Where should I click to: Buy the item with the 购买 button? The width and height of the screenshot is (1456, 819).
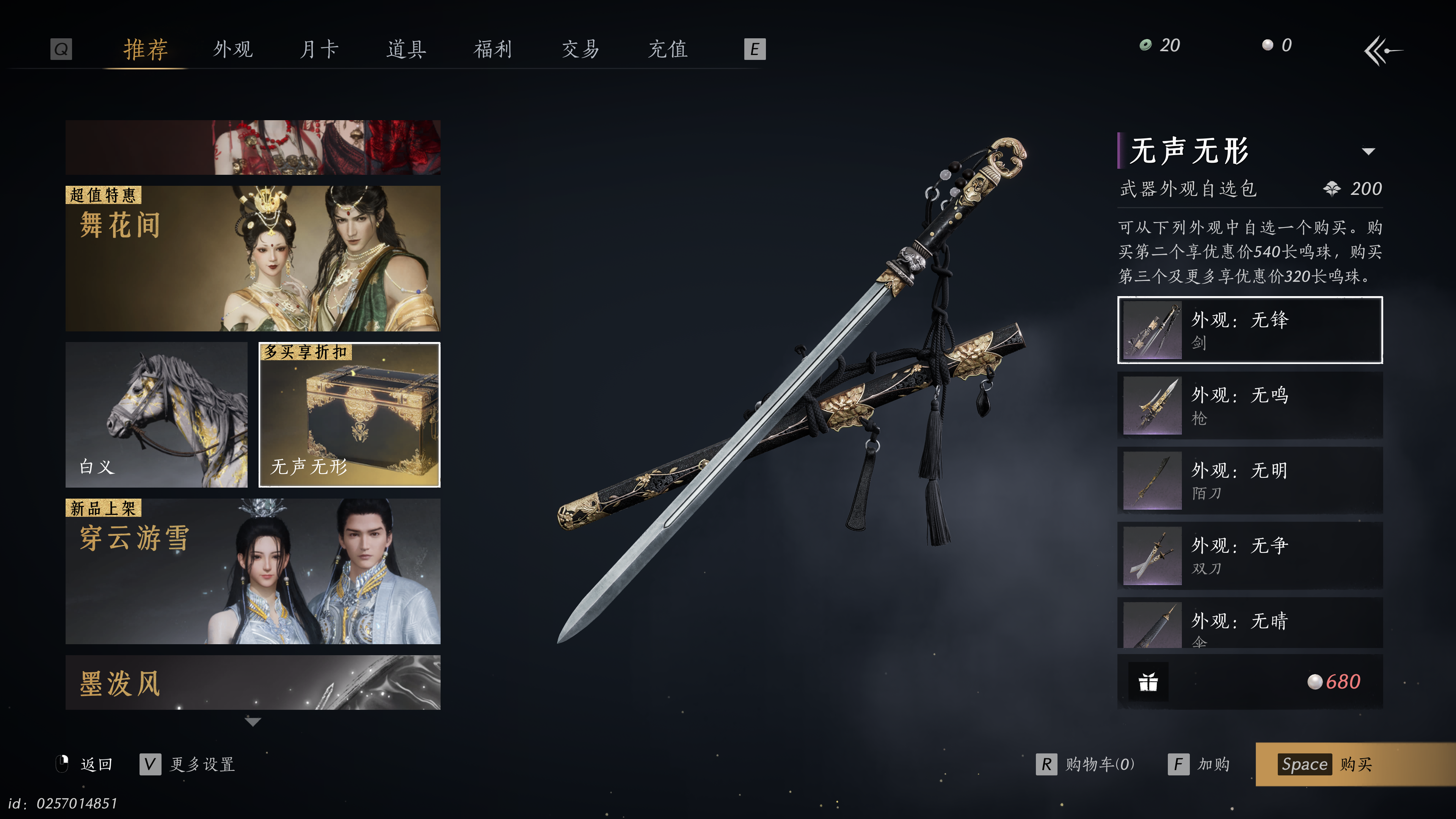pos(1355,764)
